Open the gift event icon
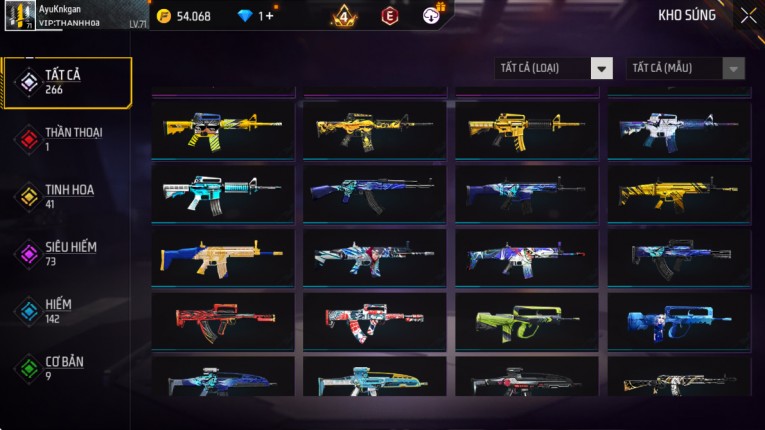The image size is (765, 430). [432, 14]
